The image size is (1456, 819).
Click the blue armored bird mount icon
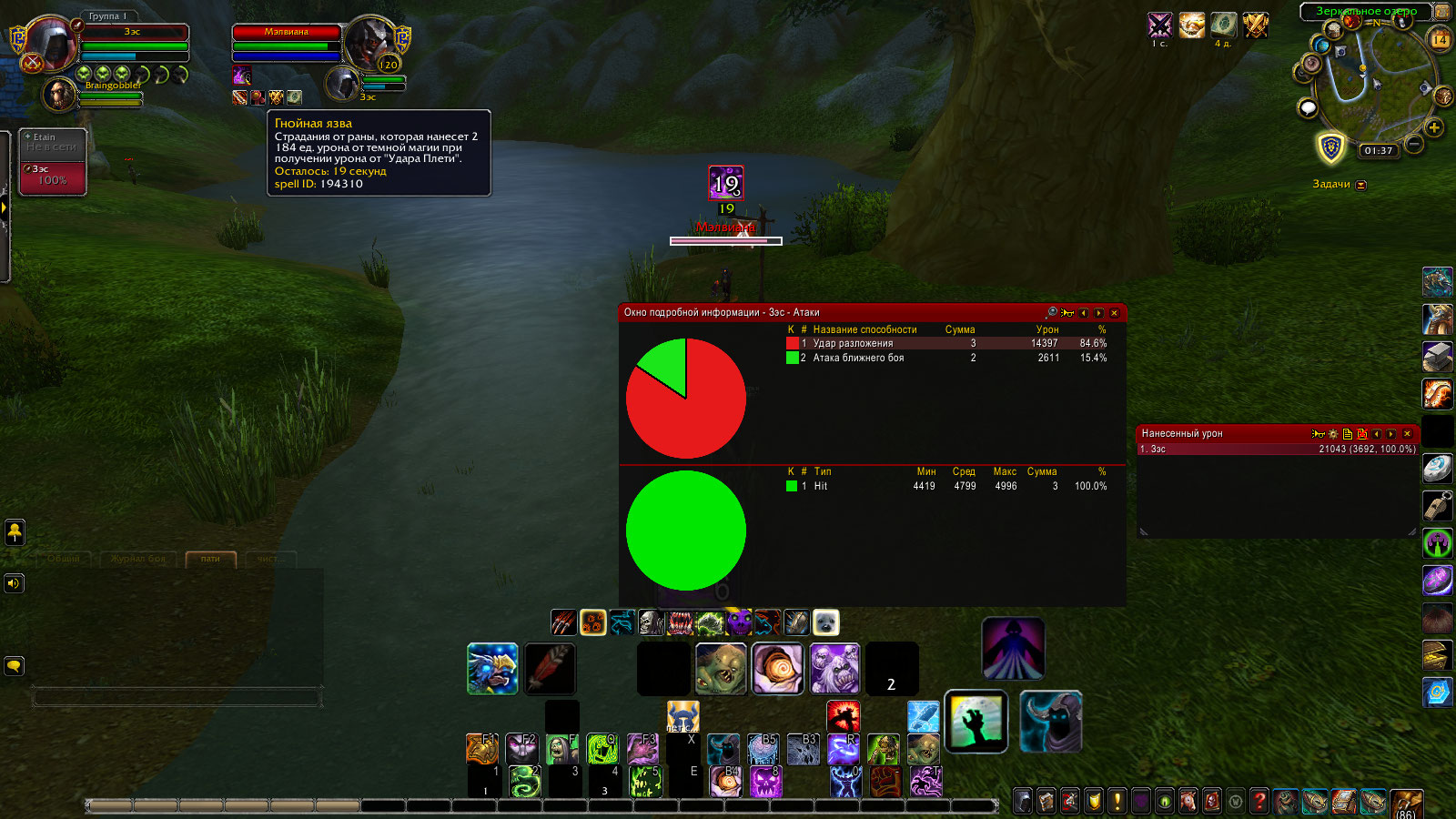click(x=492, y=669)
